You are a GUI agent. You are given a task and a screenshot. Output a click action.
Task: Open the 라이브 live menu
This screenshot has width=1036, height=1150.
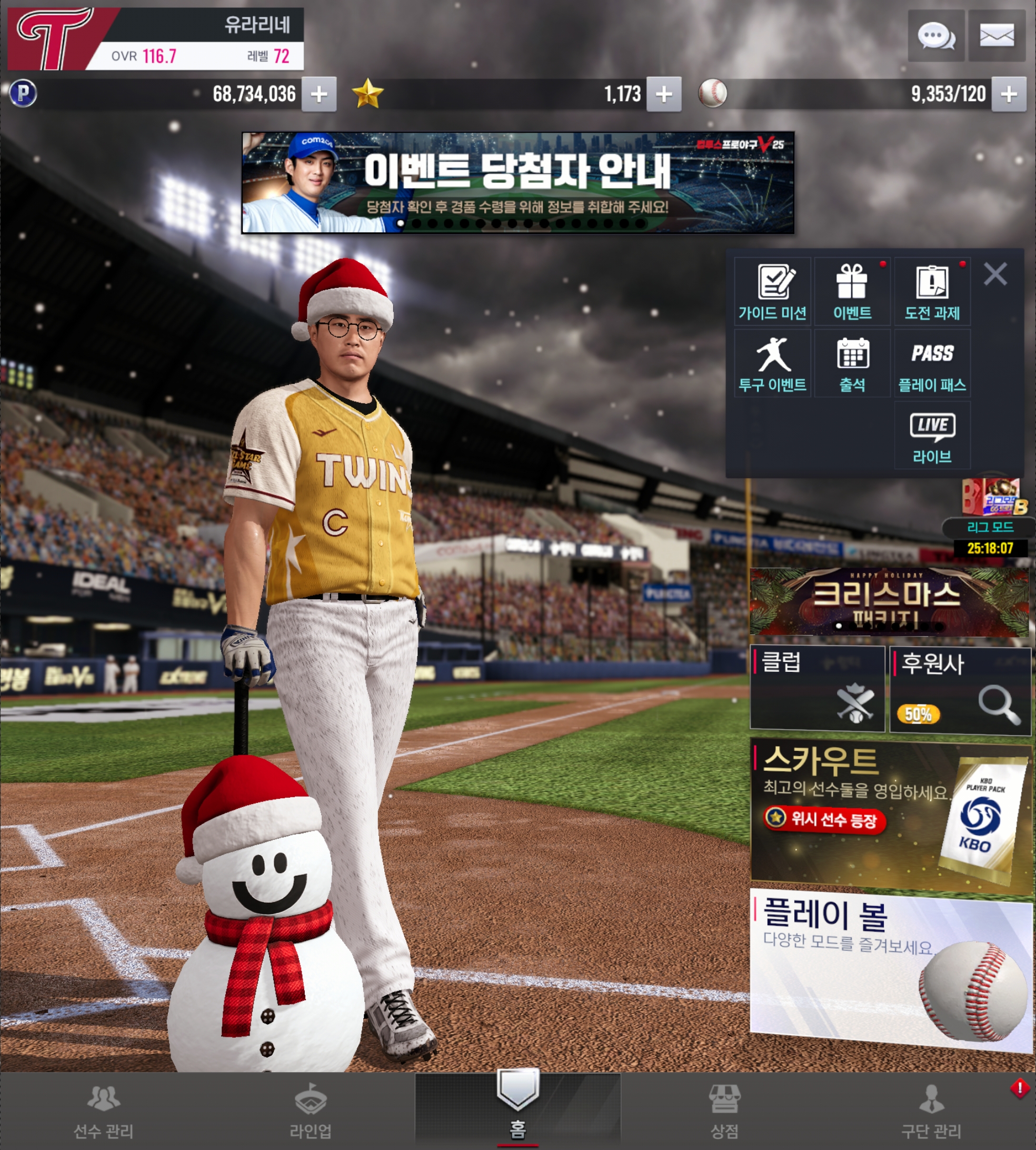932,435
